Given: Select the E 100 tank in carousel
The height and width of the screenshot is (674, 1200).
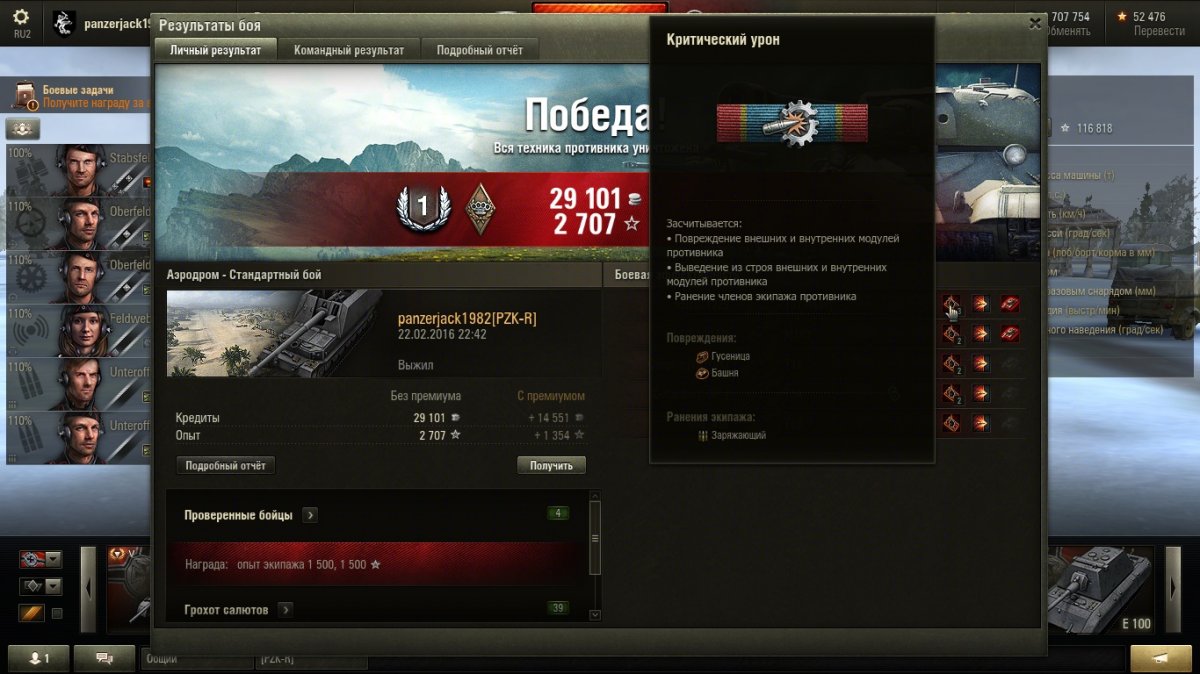Looking at the screenshot, I should click(1100, 588).
